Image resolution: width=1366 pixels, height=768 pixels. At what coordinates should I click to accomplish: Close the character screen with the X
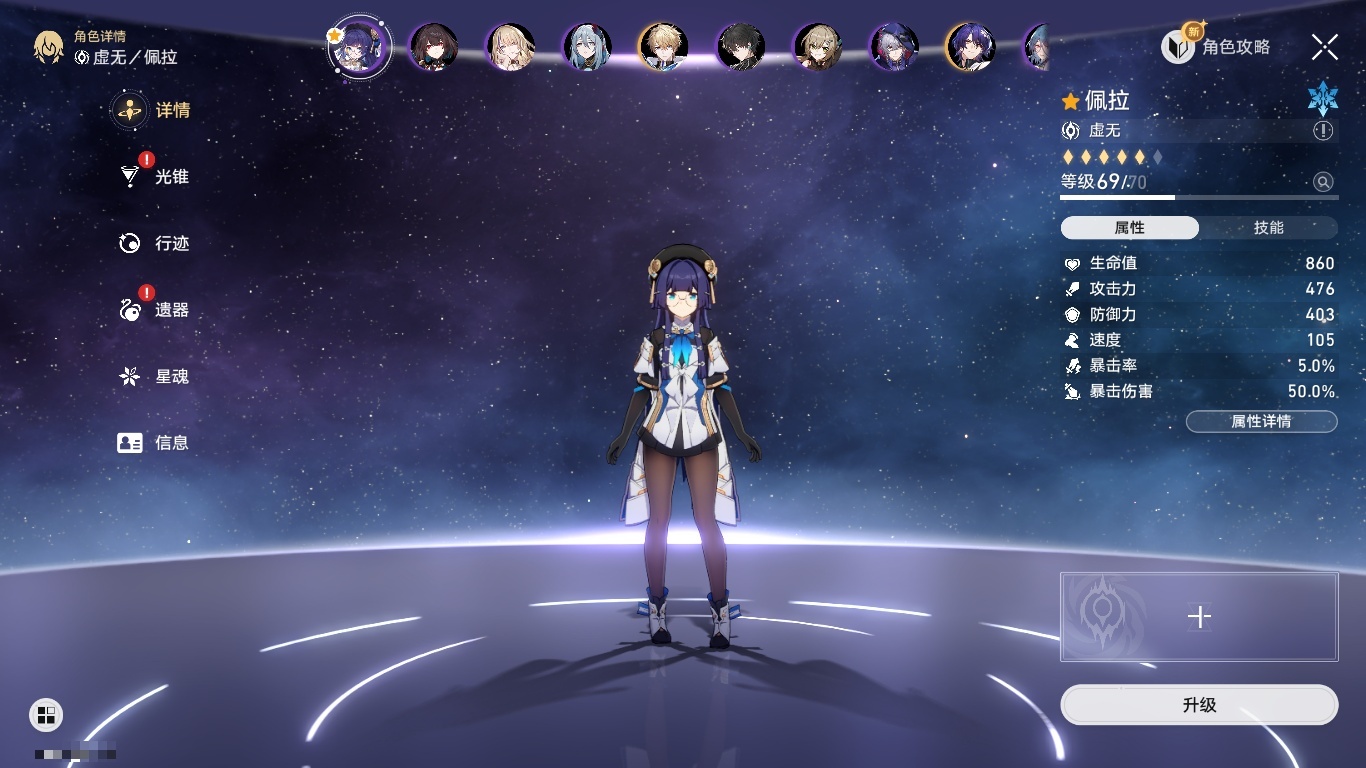pyautogui.click(x=1324, y=47)
